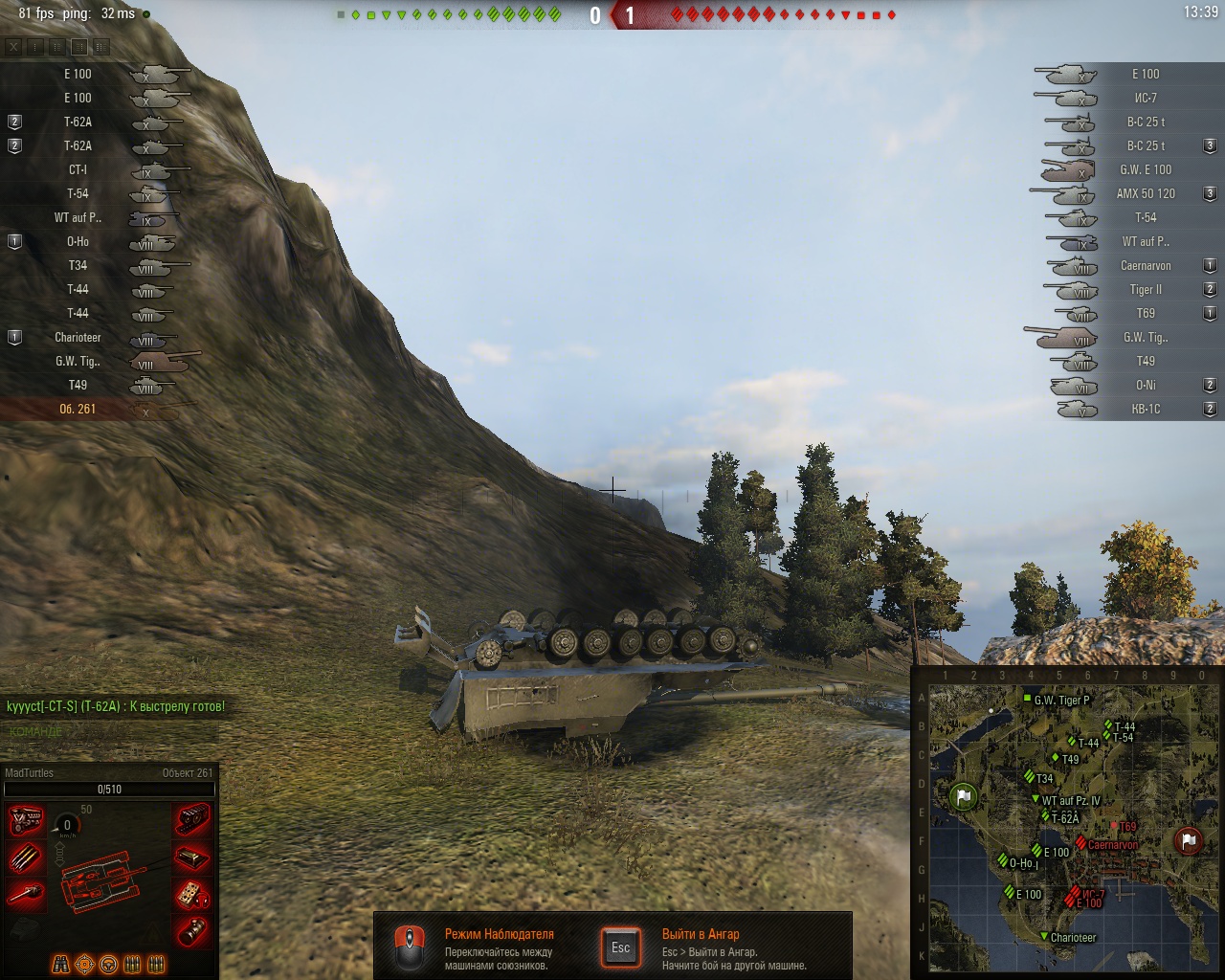Viewport: 1225px width, 980px height.
Task: Click the minimap
Action: coord(1067,823)
